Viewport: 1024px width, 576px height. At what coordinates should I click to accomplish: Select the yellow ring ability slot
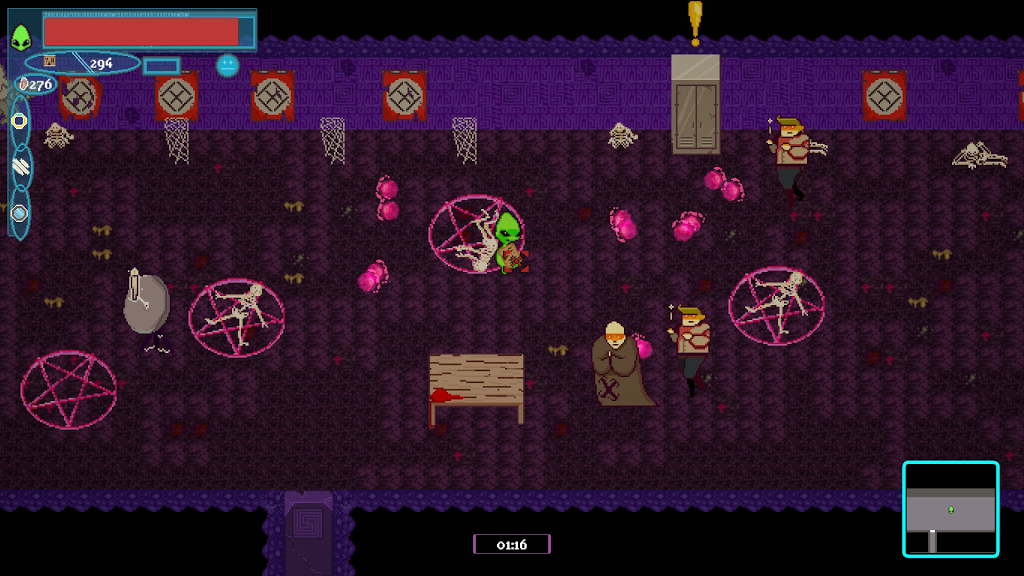point(19,121)
